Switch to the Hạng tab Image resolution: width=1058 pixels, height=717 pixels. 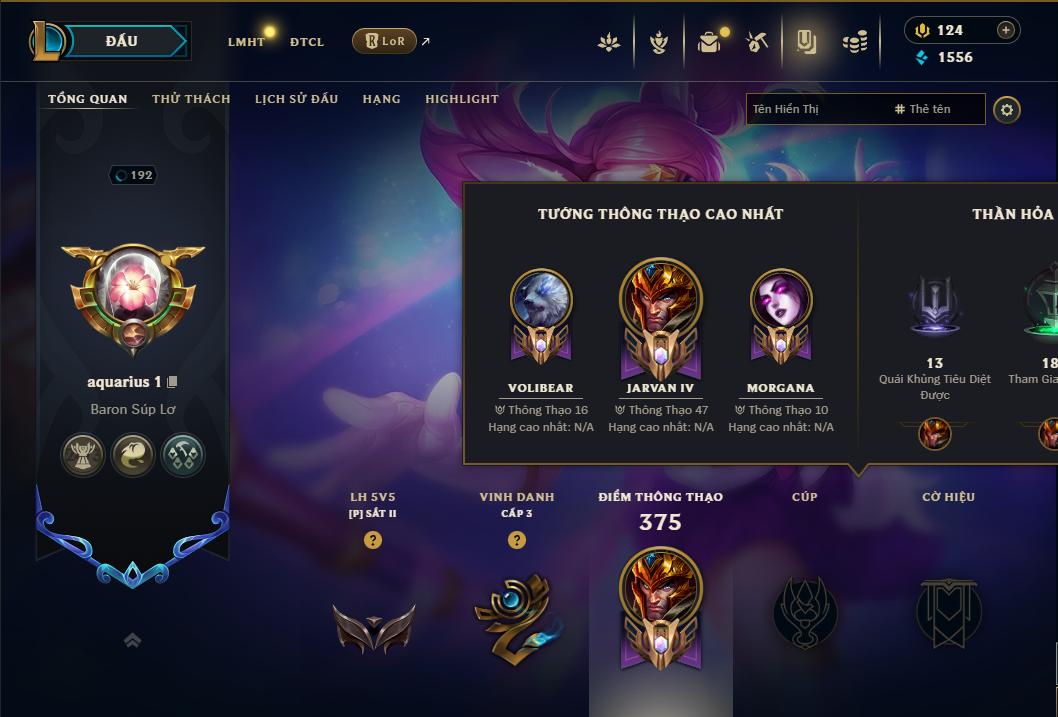pyautogui.click(x=381, y=99)
